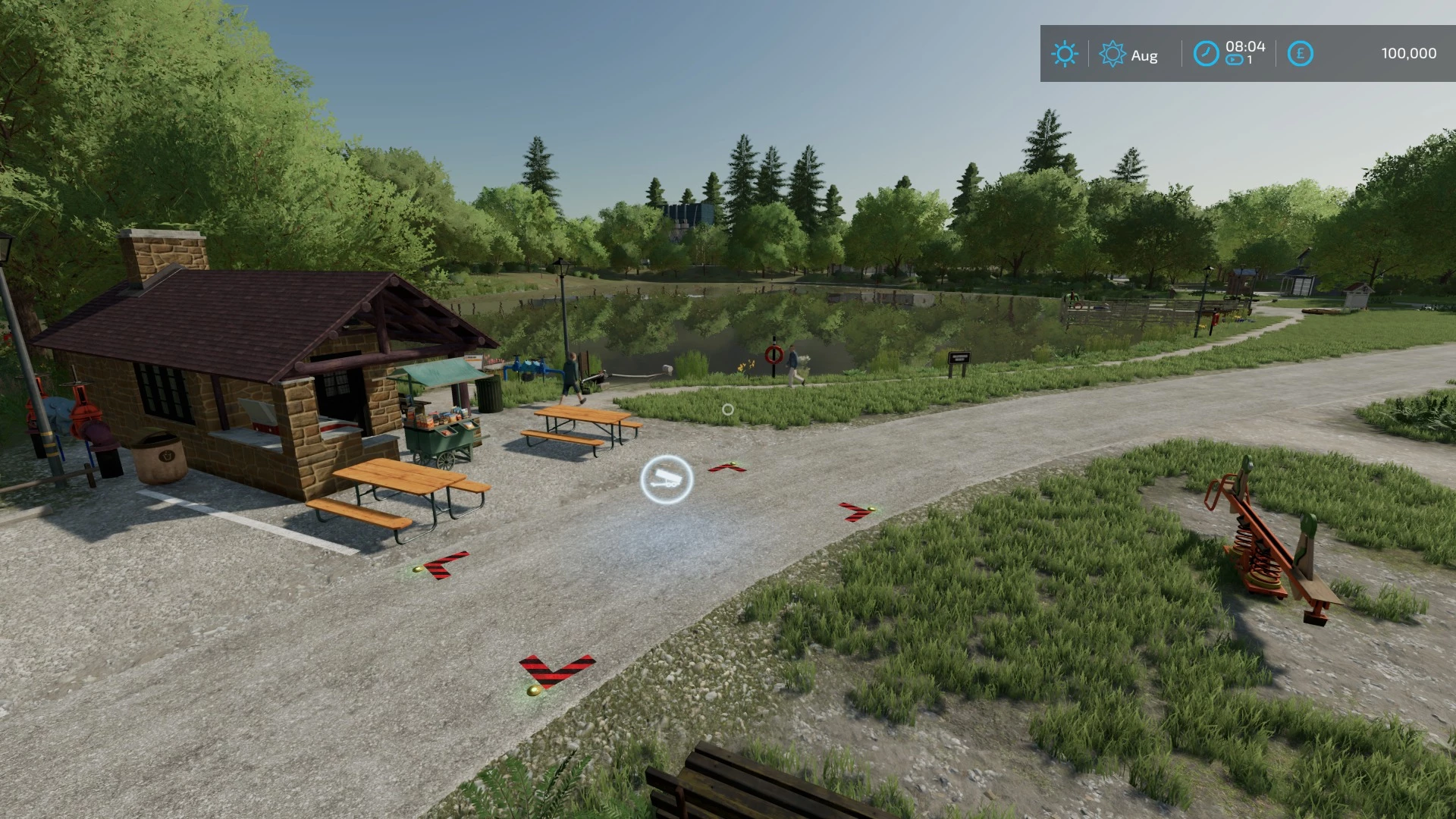Select the pound currency icon

1300,54
